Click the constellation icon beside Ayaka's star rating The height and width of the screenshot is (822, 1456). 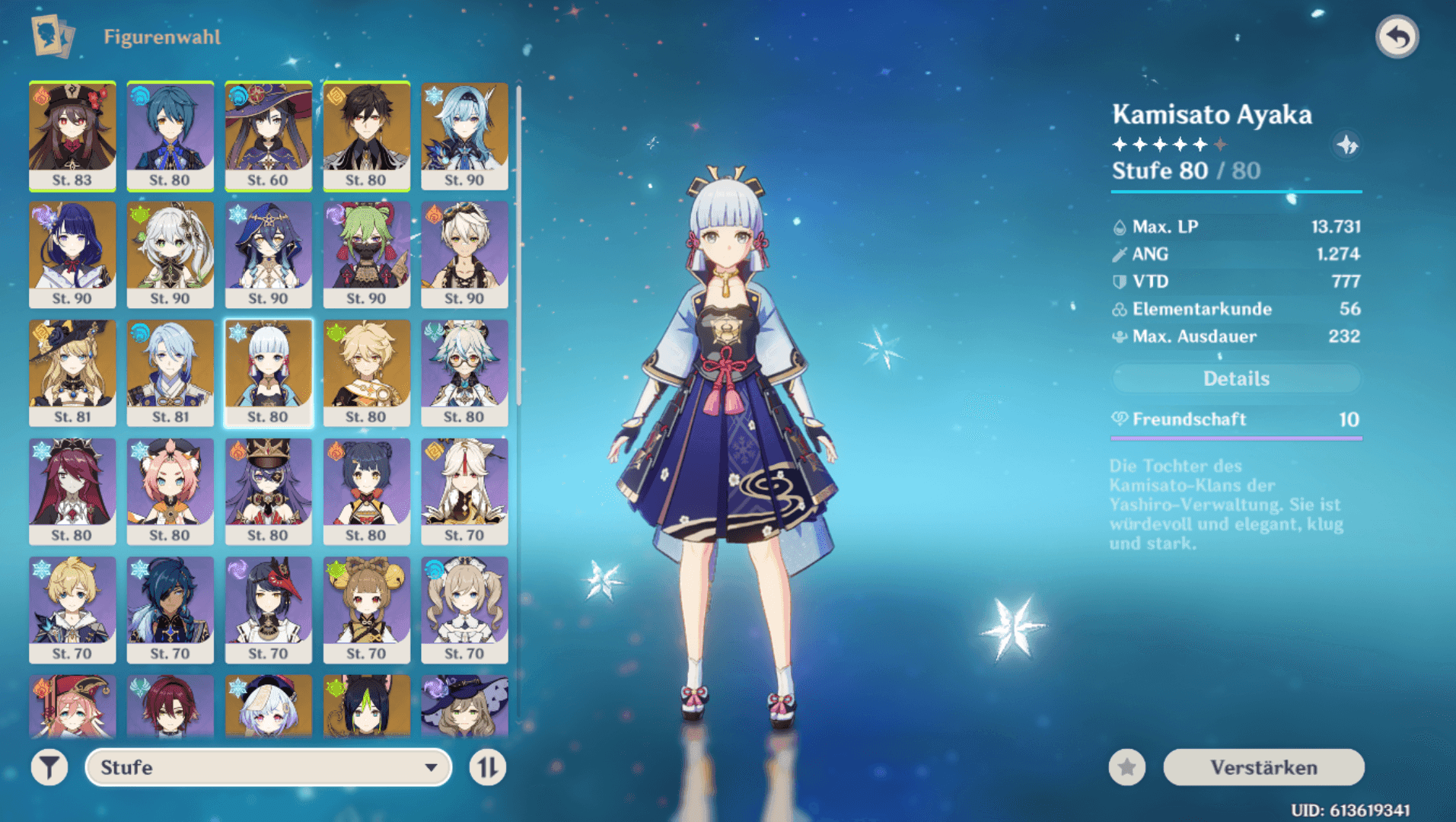pos(1347,146)
